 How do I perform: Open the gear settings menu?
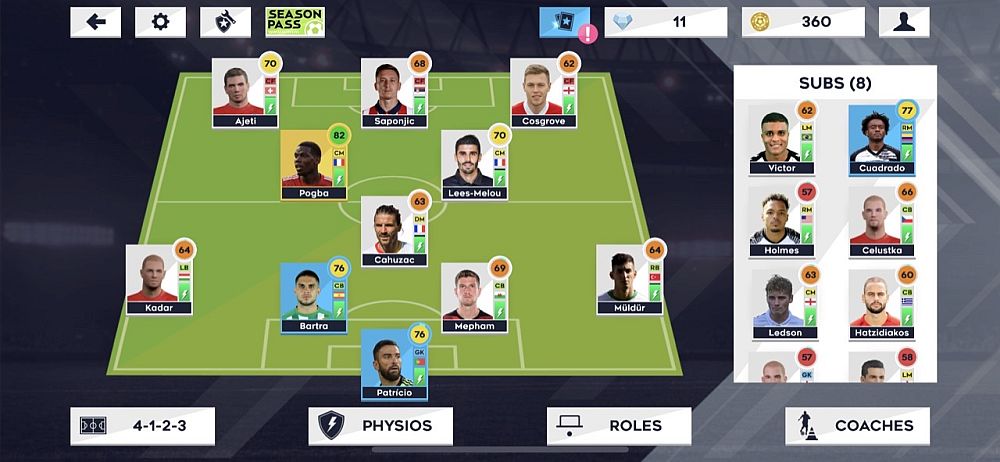click(x=160, y=22)
